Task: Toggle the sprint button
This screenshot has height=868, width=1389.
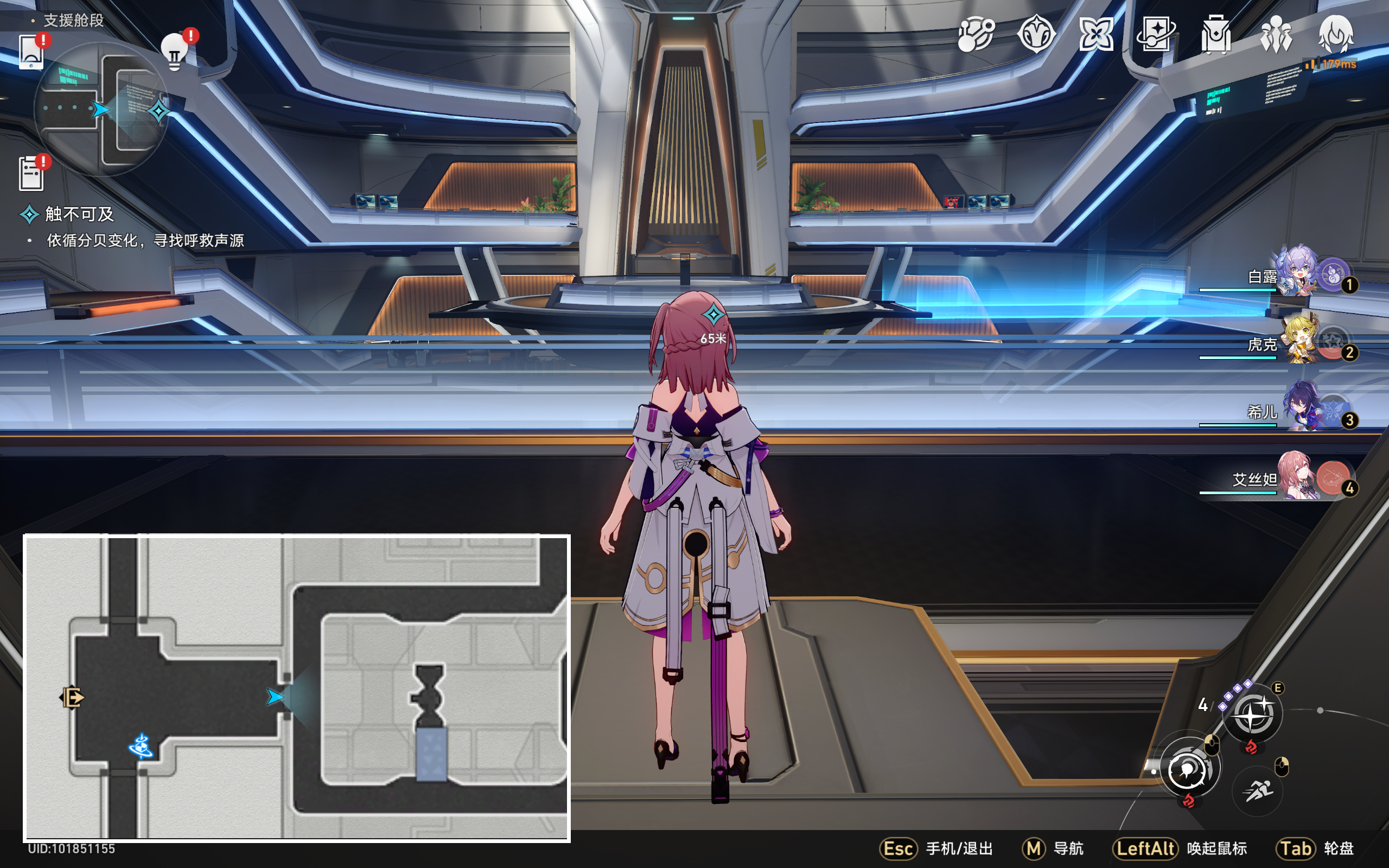Action: point(1258,792)
